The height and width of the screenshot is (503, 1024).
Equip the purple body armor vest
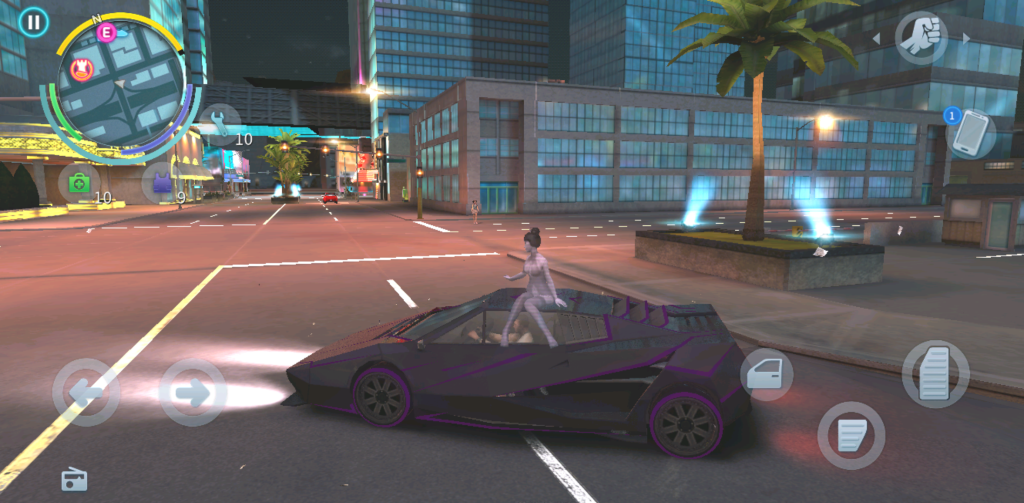(x=160, y=182)
